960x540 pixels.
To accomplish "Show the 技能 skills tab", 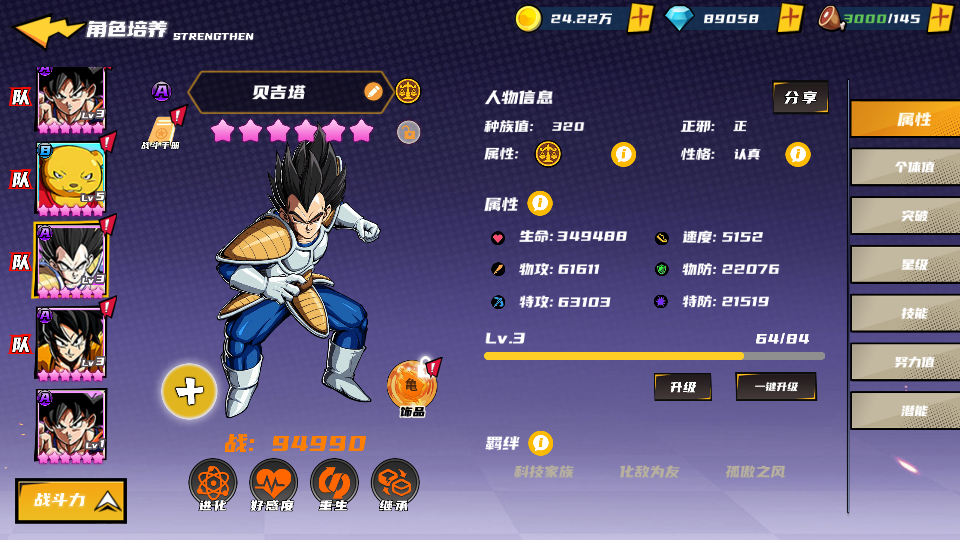I will [905, 313].
